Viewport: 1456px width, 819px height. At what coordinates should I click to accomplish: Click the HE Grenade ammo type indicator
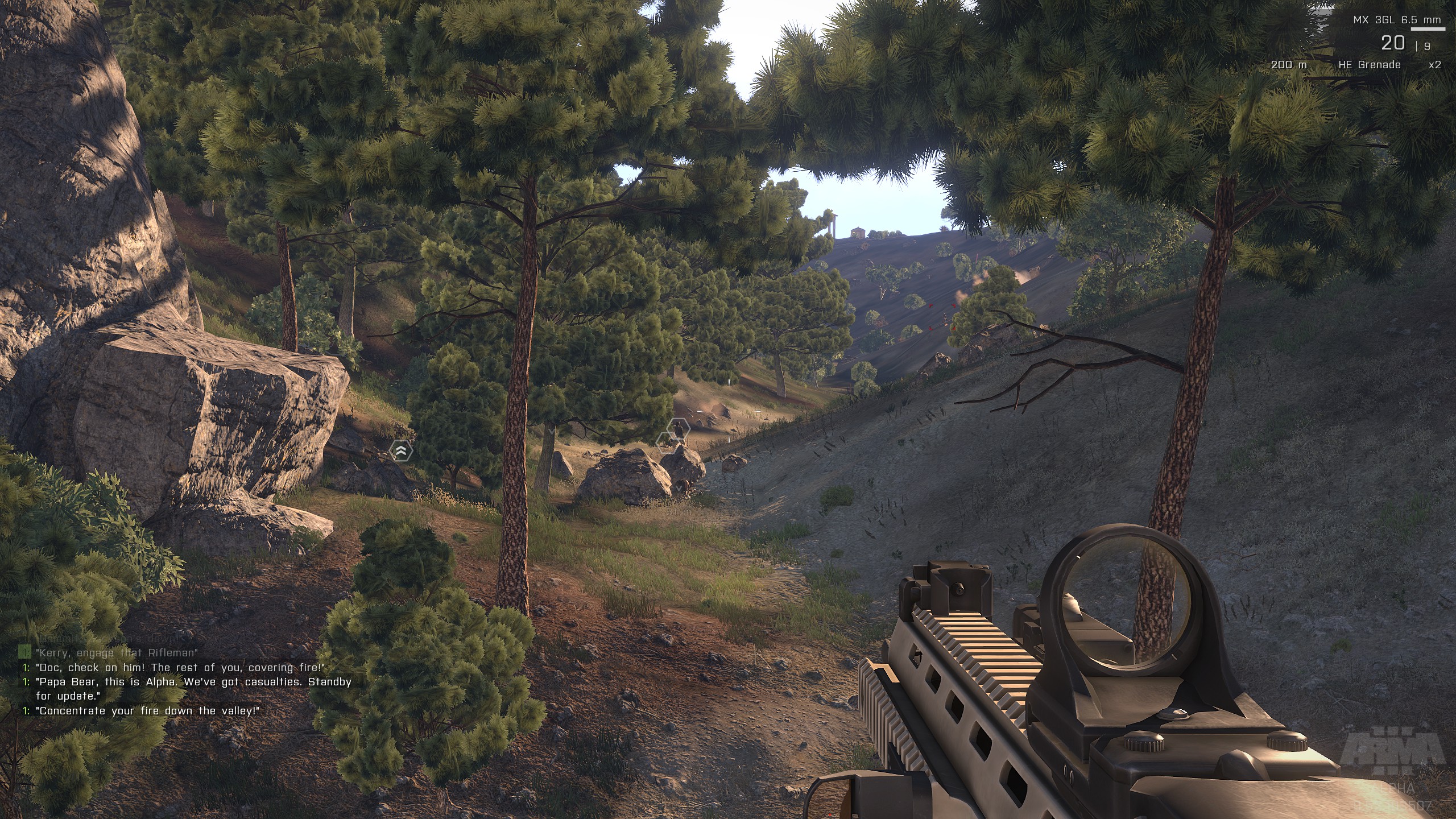tap(1368, 65)
